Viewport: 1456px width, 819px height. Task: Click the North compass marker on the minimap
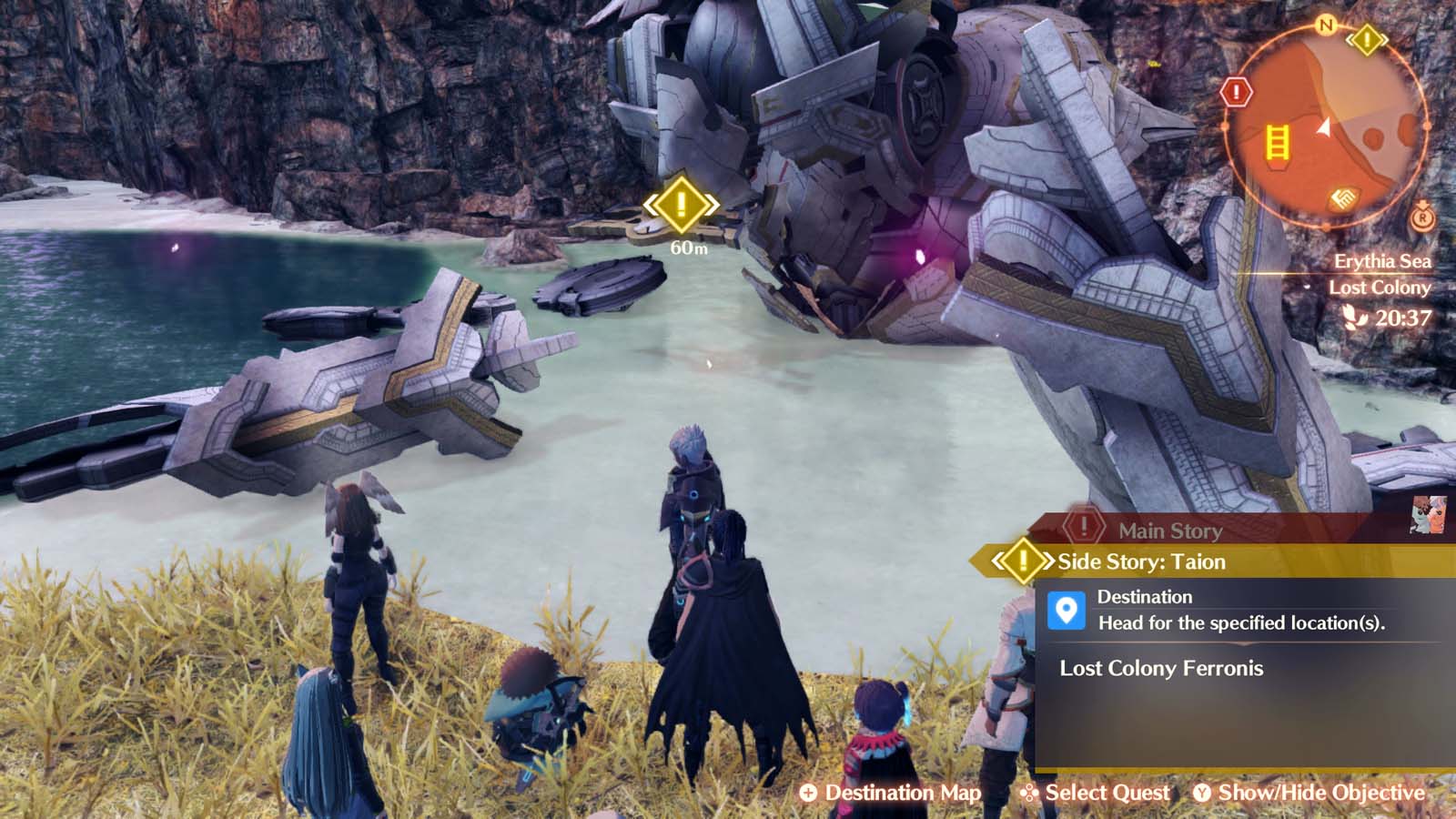(x=1325, y=25)
